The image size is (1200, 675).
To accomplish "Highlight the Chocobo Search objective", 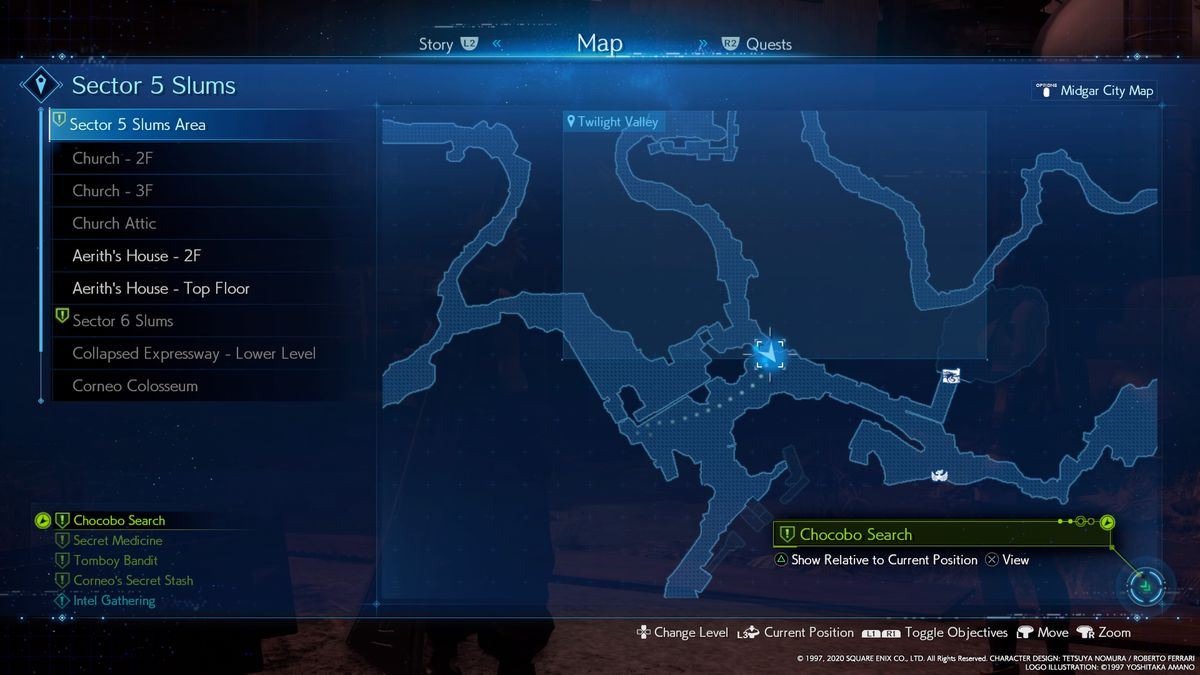I will click(x=119, y=520).
